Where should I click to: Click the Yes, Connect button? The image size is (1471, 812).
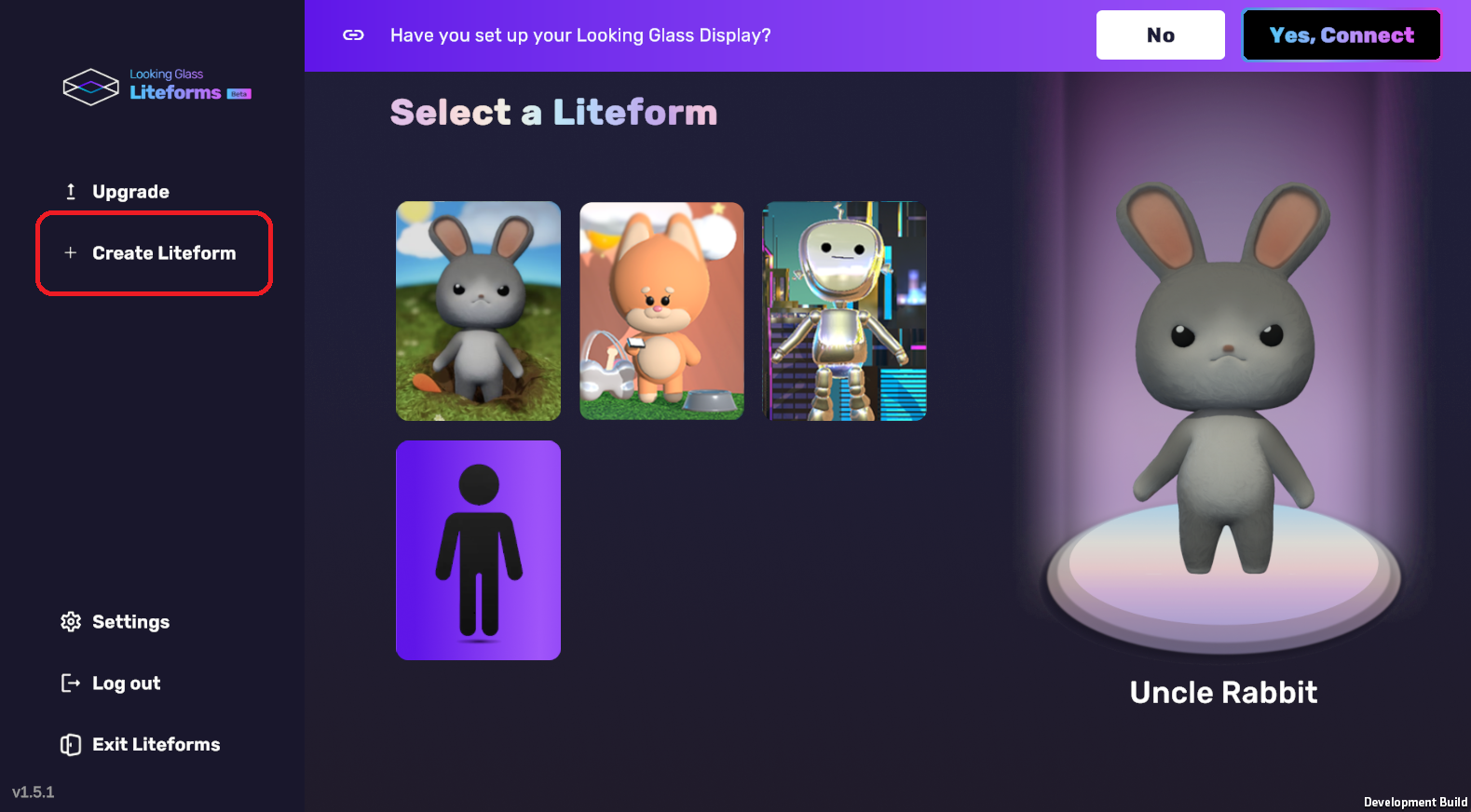pos(1341,35)
